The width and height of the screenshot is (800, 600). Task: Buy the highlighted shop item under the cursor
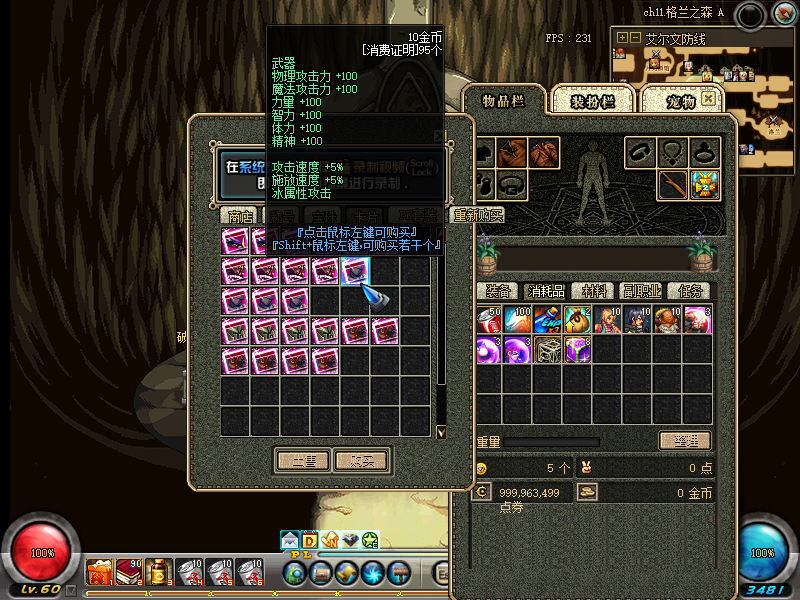click(x=355, y=271)
